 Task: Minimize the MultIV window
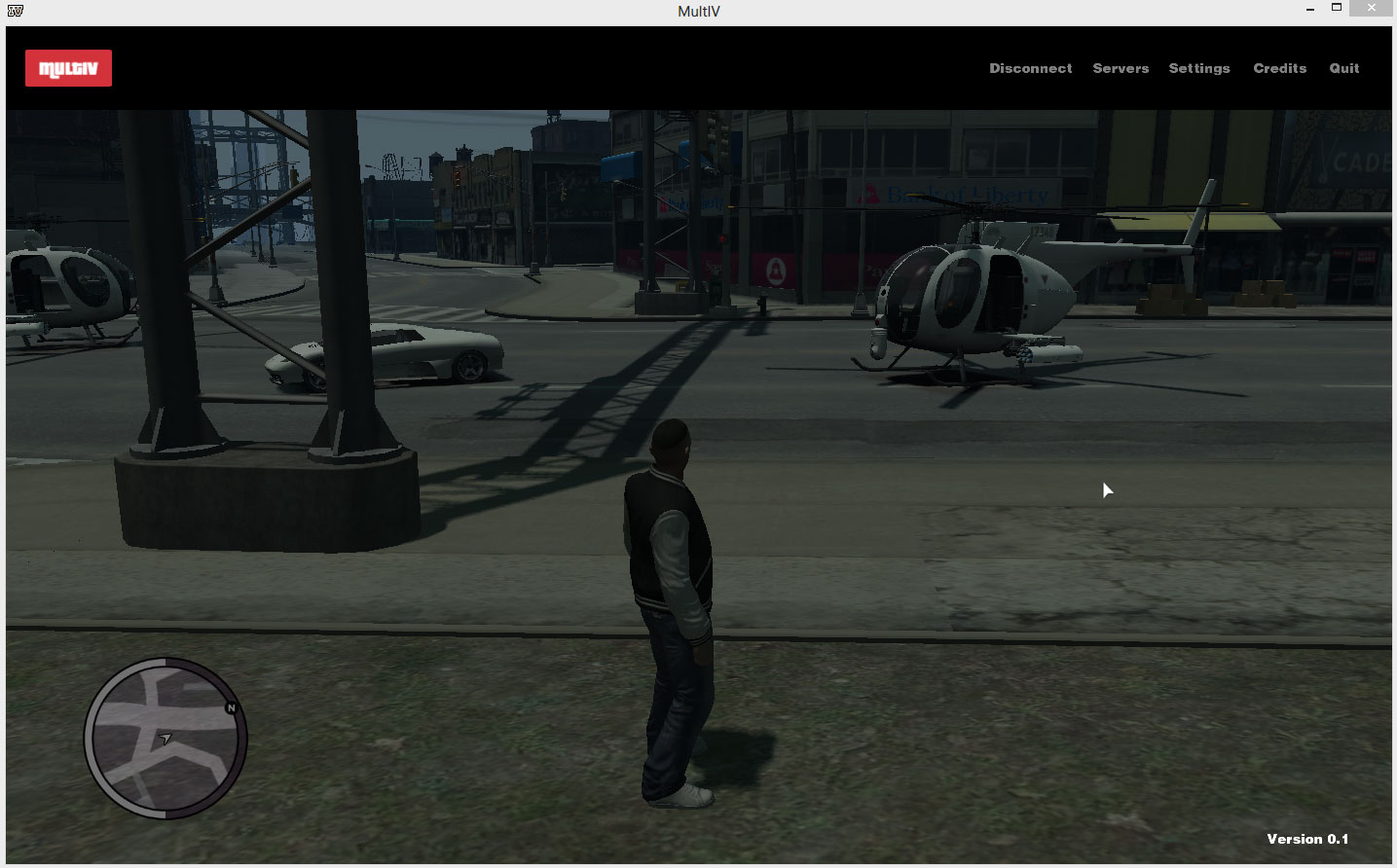pos(1310,9)
